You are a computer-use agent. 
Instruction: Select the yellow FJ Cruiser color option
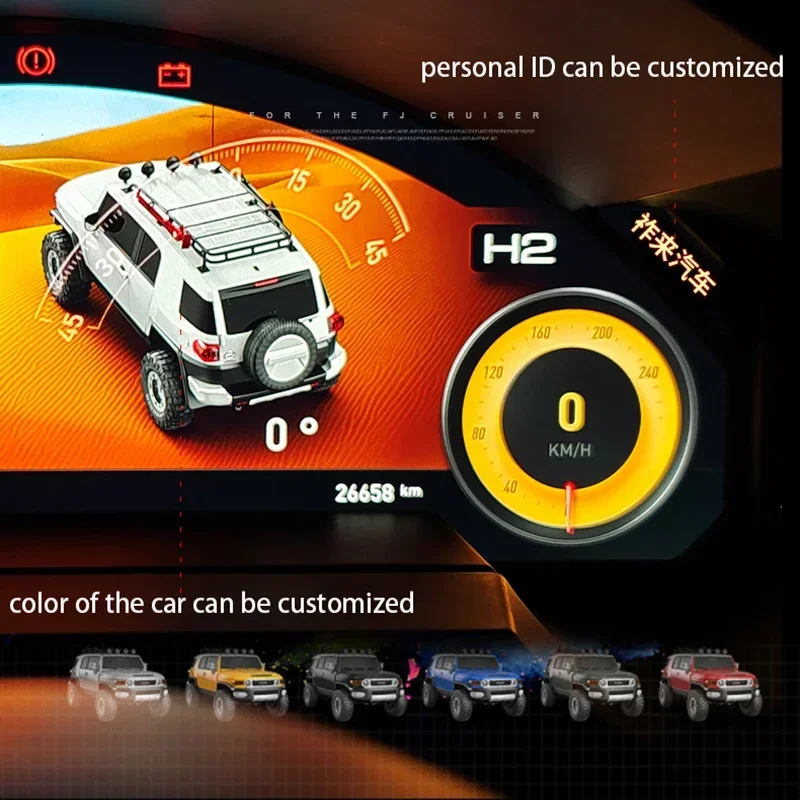[236, 684]
